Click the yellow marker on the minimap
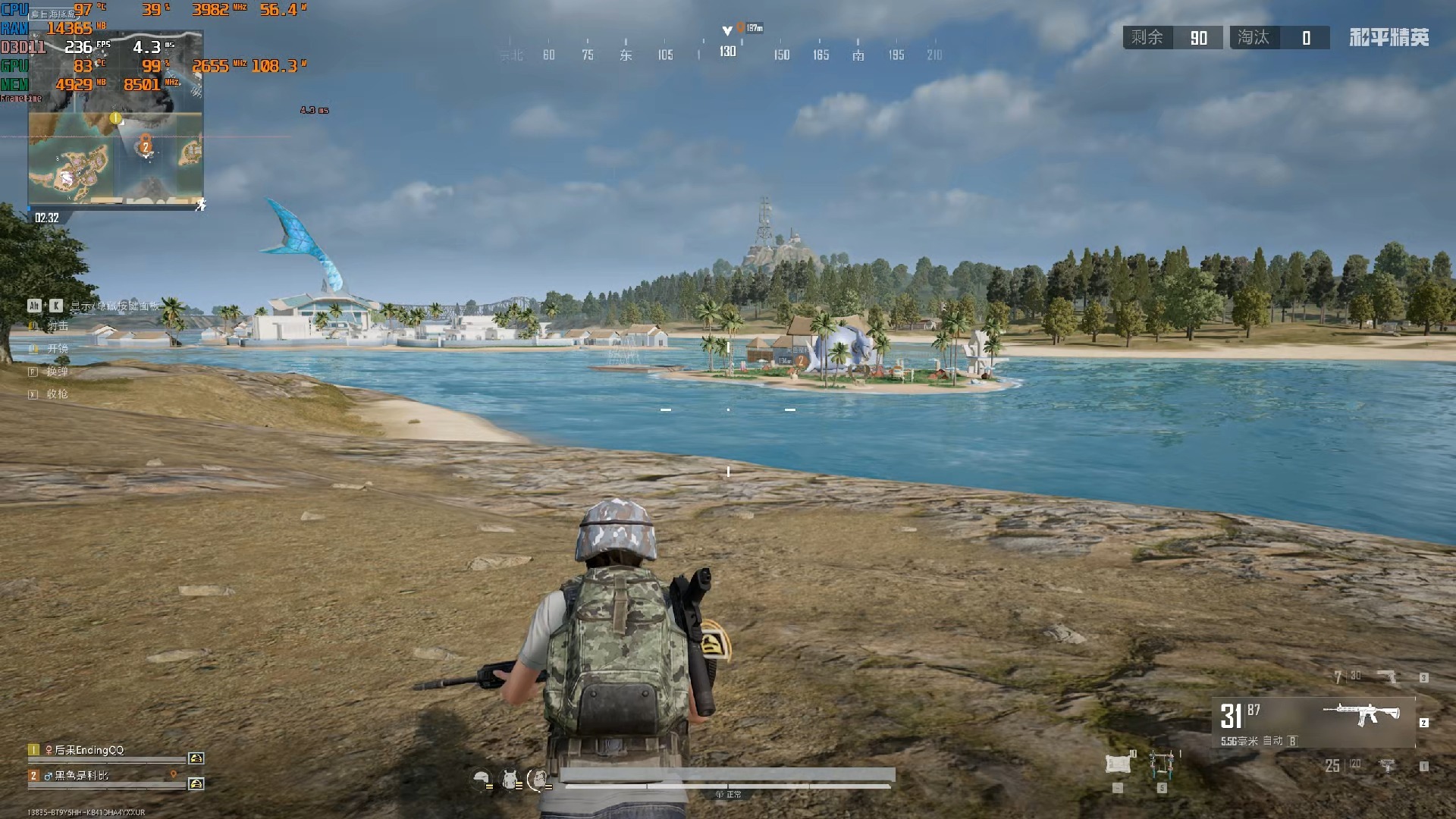This screenshot has height=819, width=1456. (x=115, y=118)
